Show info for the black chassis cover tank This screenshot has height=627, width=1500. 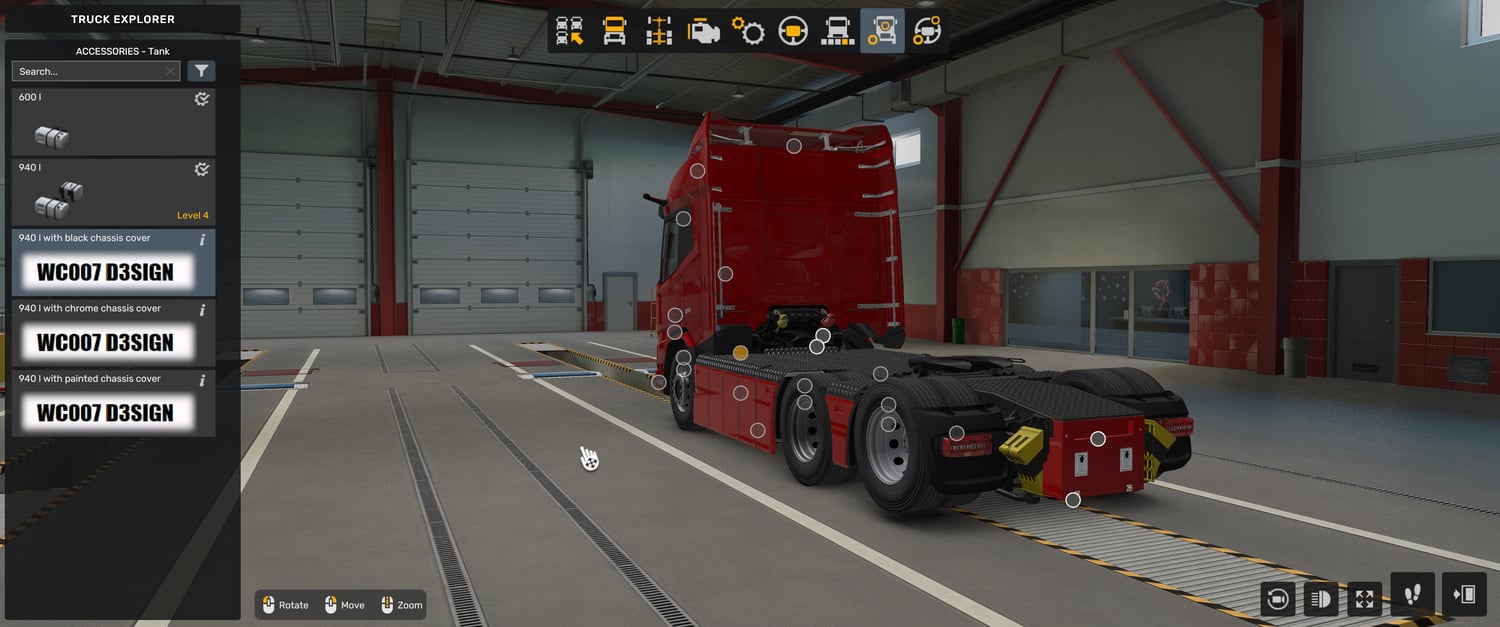point(203,240)
